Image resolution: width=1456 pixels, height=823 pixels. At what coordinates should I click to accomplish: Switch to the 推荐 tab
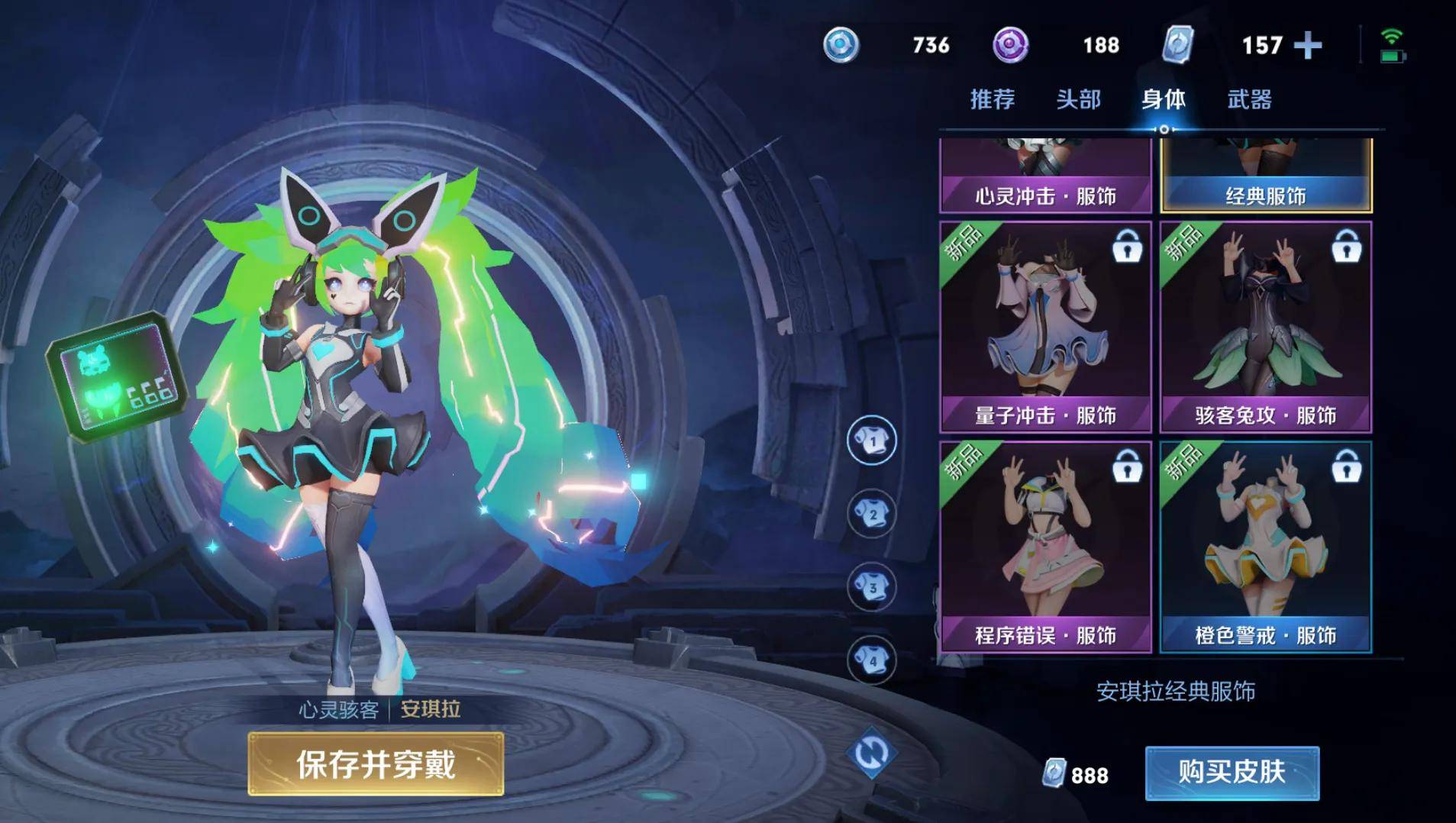(992, 99)
